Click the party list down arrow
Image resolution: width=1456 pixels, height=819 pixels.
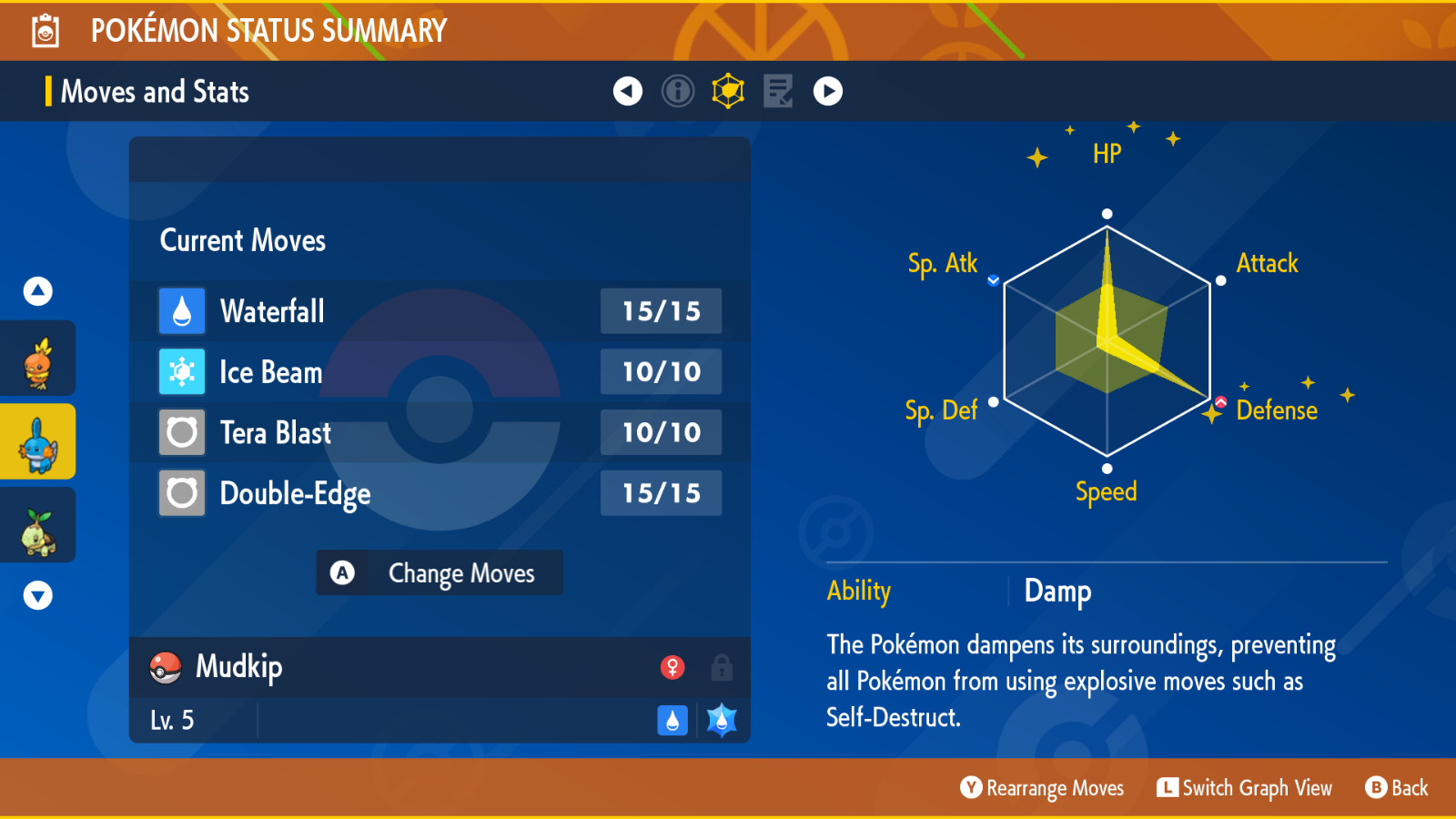click(x=38, y=596)
